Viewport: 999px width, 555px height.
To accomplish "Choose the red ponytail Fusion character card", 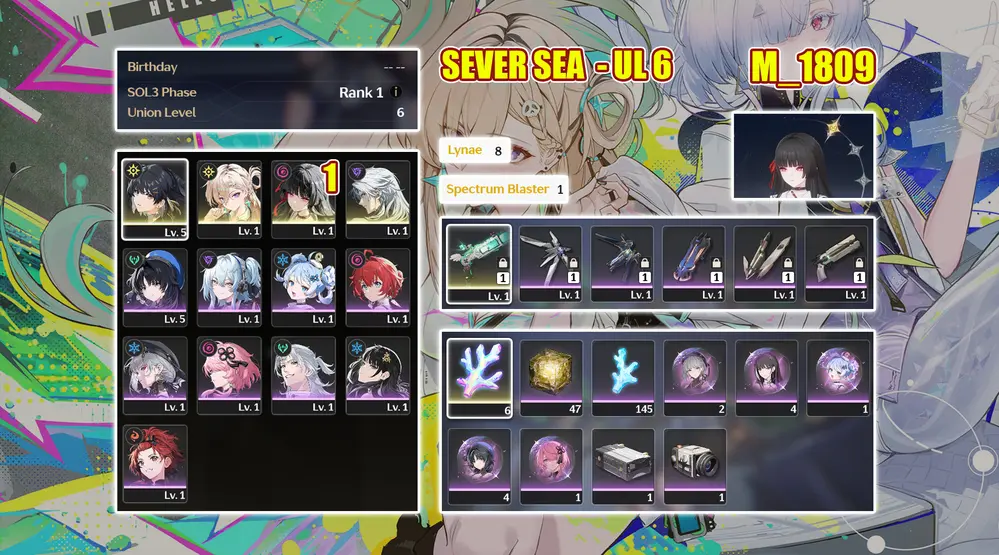I will [154, 464].
